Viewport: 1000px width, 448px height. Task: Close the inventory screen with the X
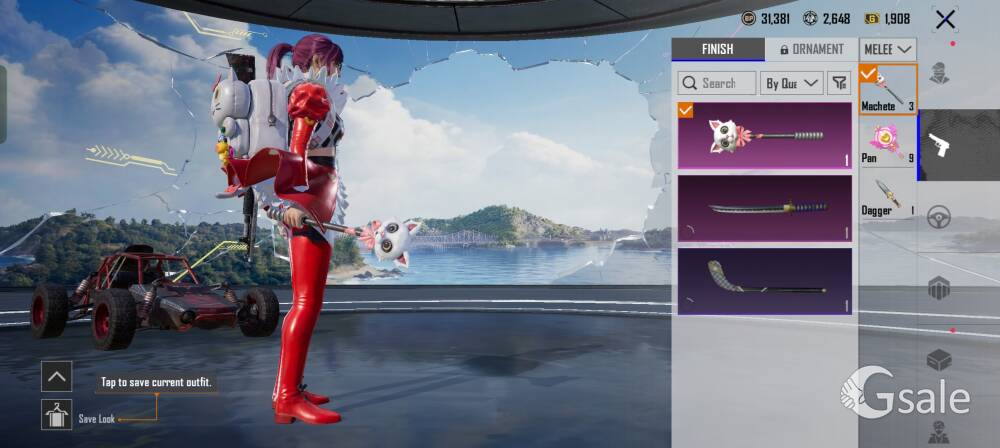point(944,19)
